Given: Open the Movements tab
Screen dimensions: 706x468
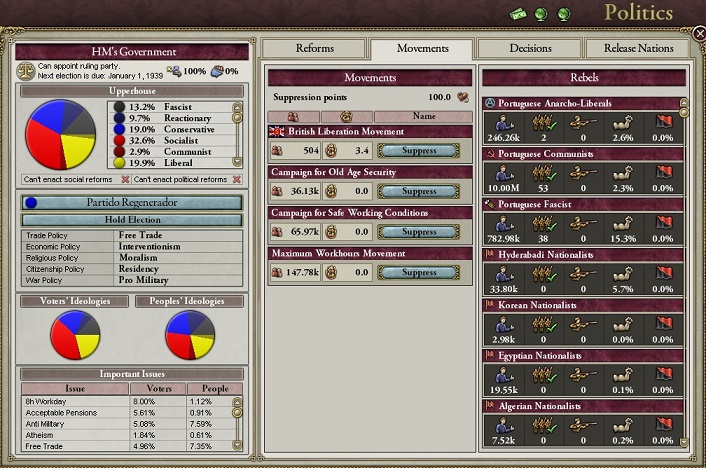Looking at the screenshot, I should click(x=422, y=48).
